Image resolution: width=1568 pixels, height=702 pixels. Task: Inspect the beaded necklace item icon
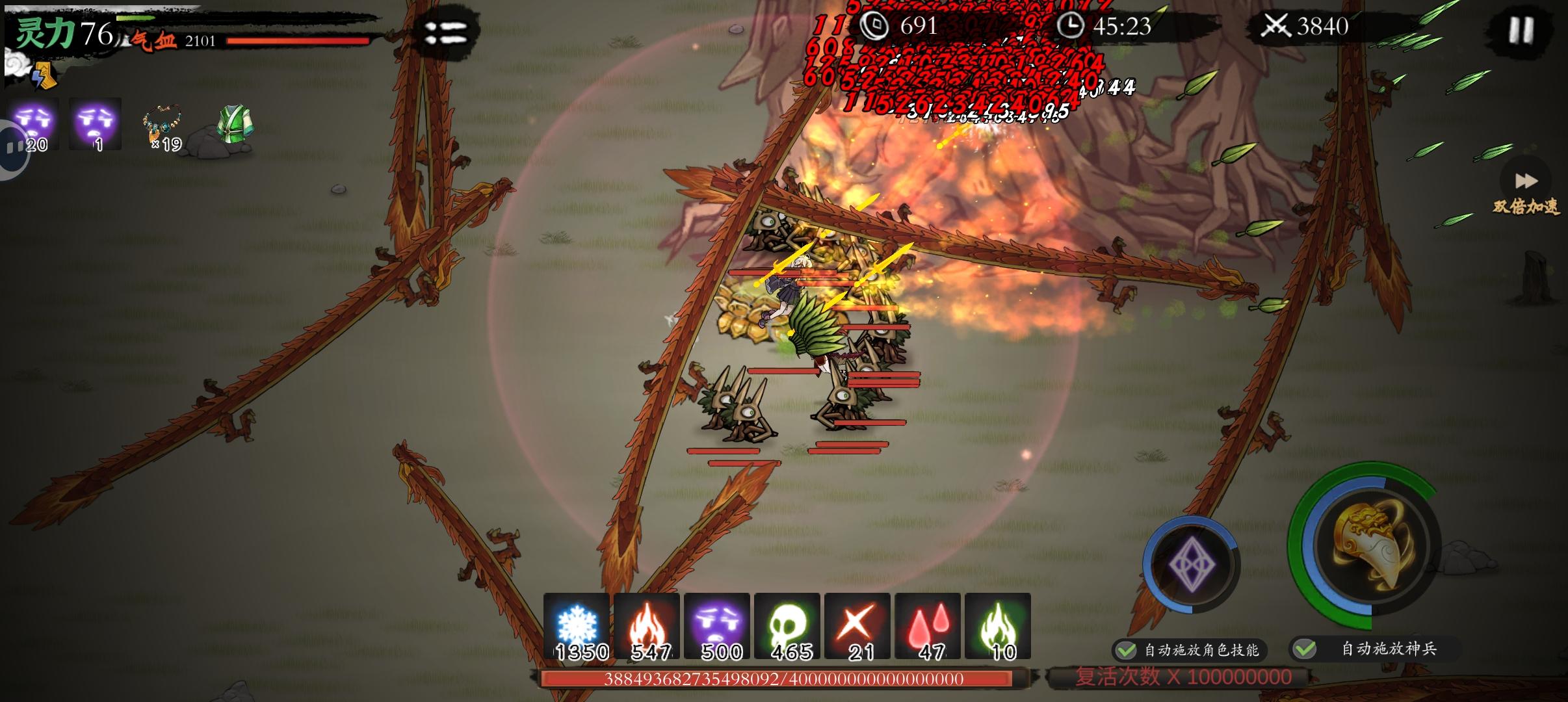(x=163, y=124)
